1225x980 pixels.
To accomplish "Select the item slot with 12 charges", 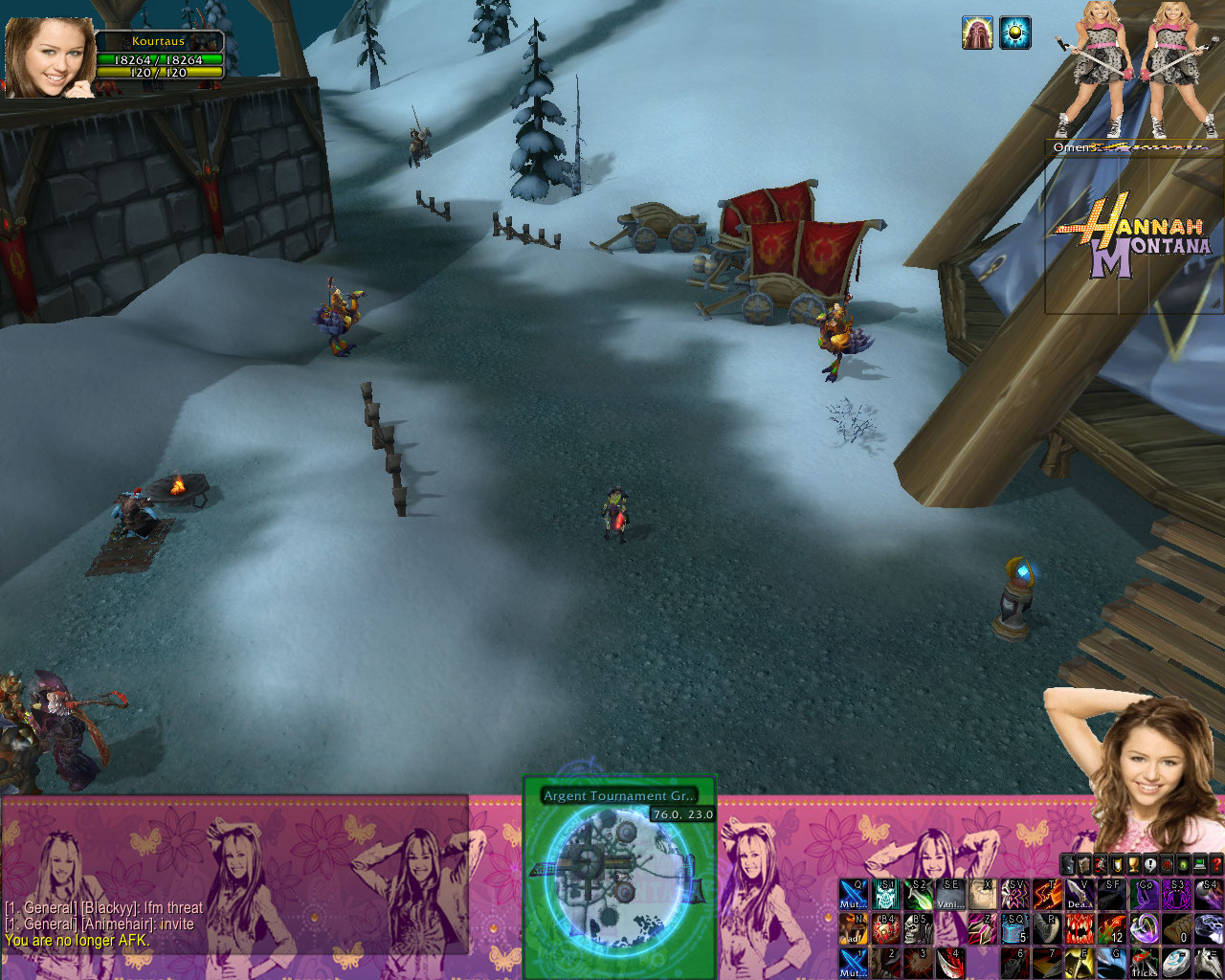I will click(x=1113, y=928).
